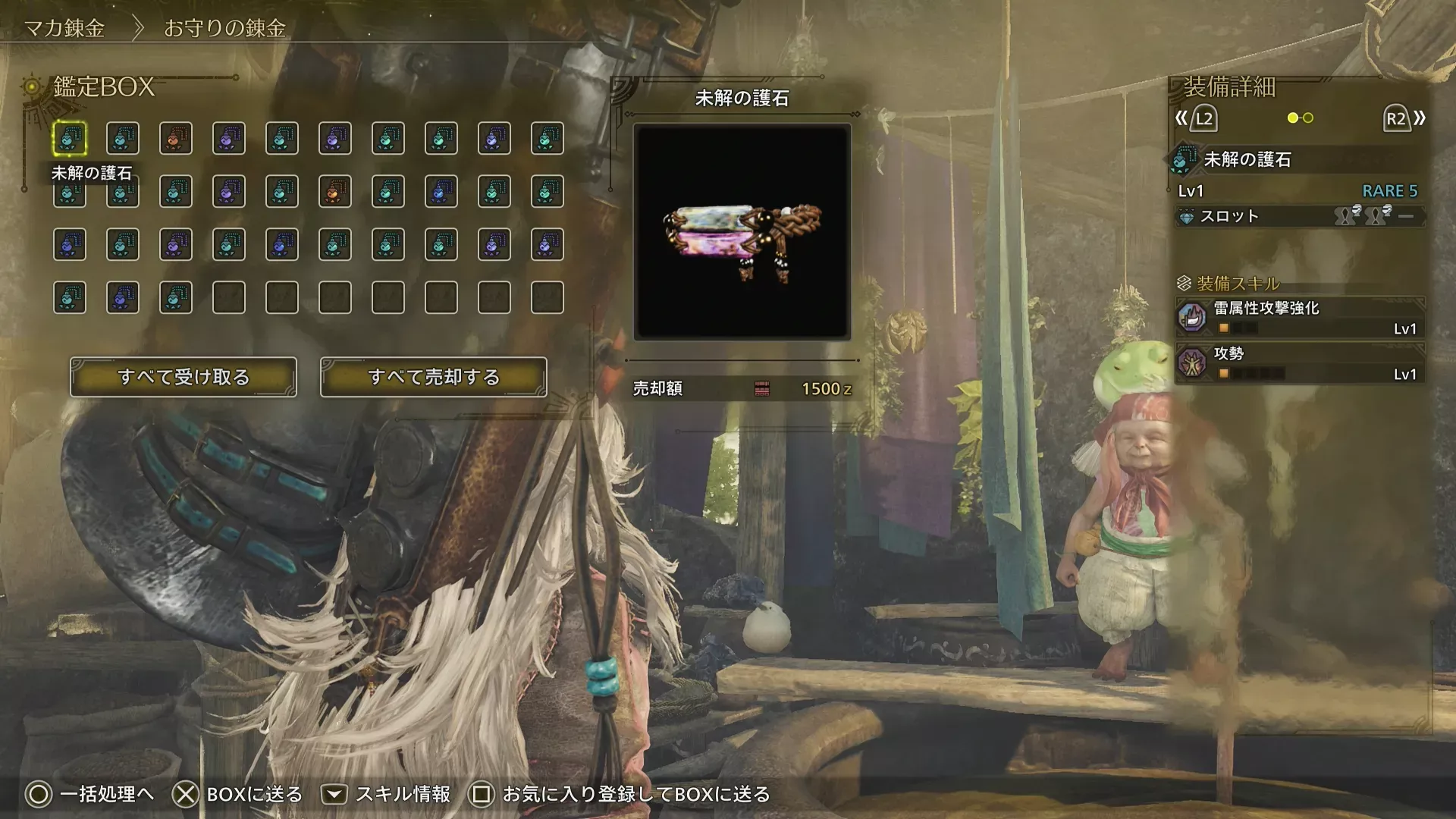Pick the orange talisman in the second row
Screen dimensions: 1456x819
pyautogui.click(x=335, y=192)
